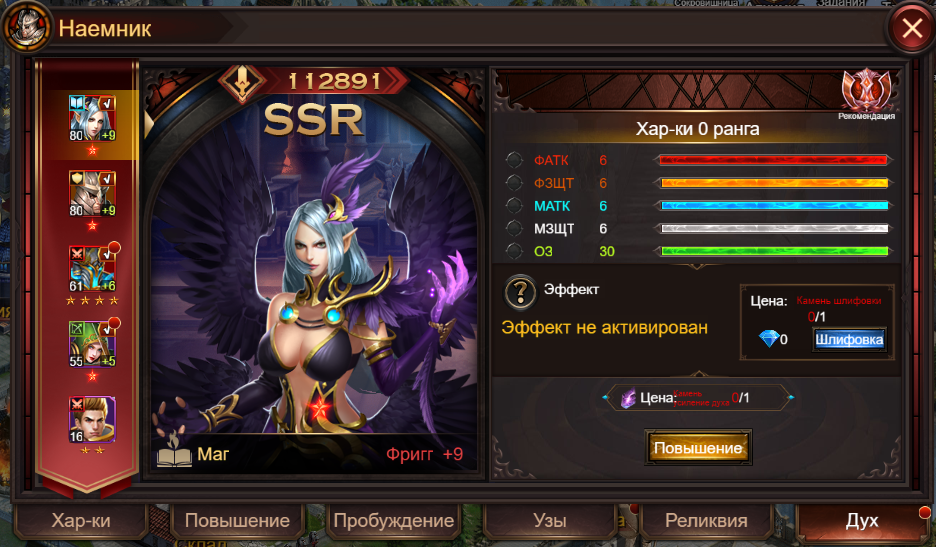The width and height of the screenshot is (936, 547).
Task: Click the gold Повышение button under the price
Action: pyautogui.click(x=698, y=448)
